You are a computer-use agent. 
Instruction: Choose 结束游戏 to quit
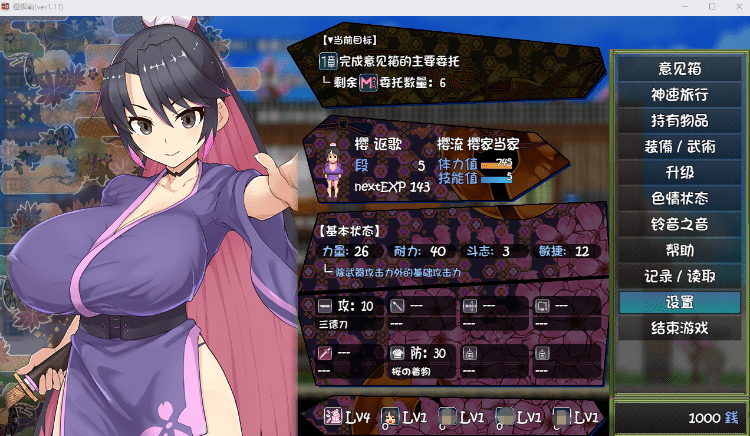point(678,328)
